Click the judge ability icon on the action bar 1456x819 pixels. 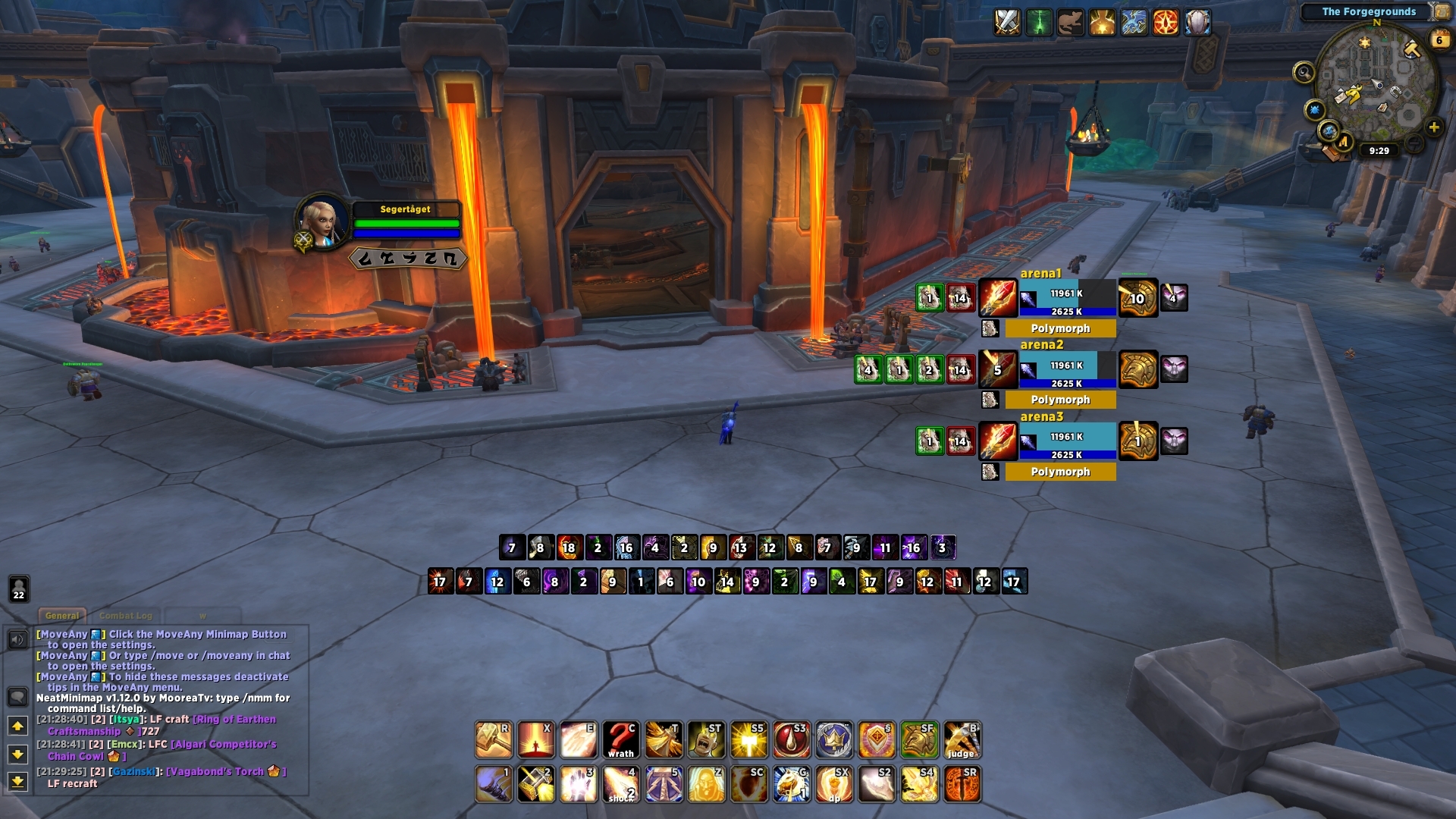(960, 738)
